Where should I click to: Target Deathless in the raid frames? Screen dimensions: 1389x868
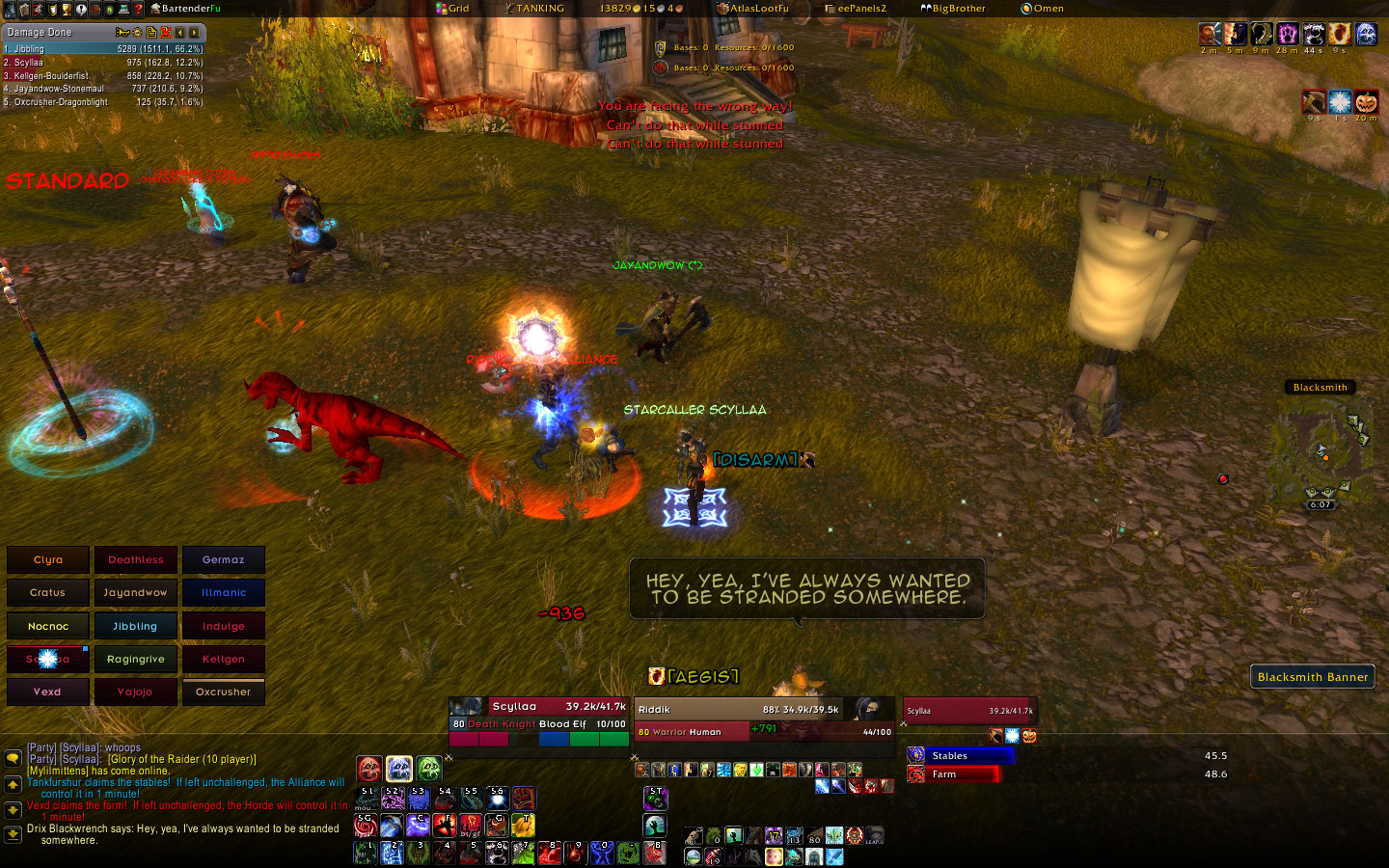(x=136, y=560)
